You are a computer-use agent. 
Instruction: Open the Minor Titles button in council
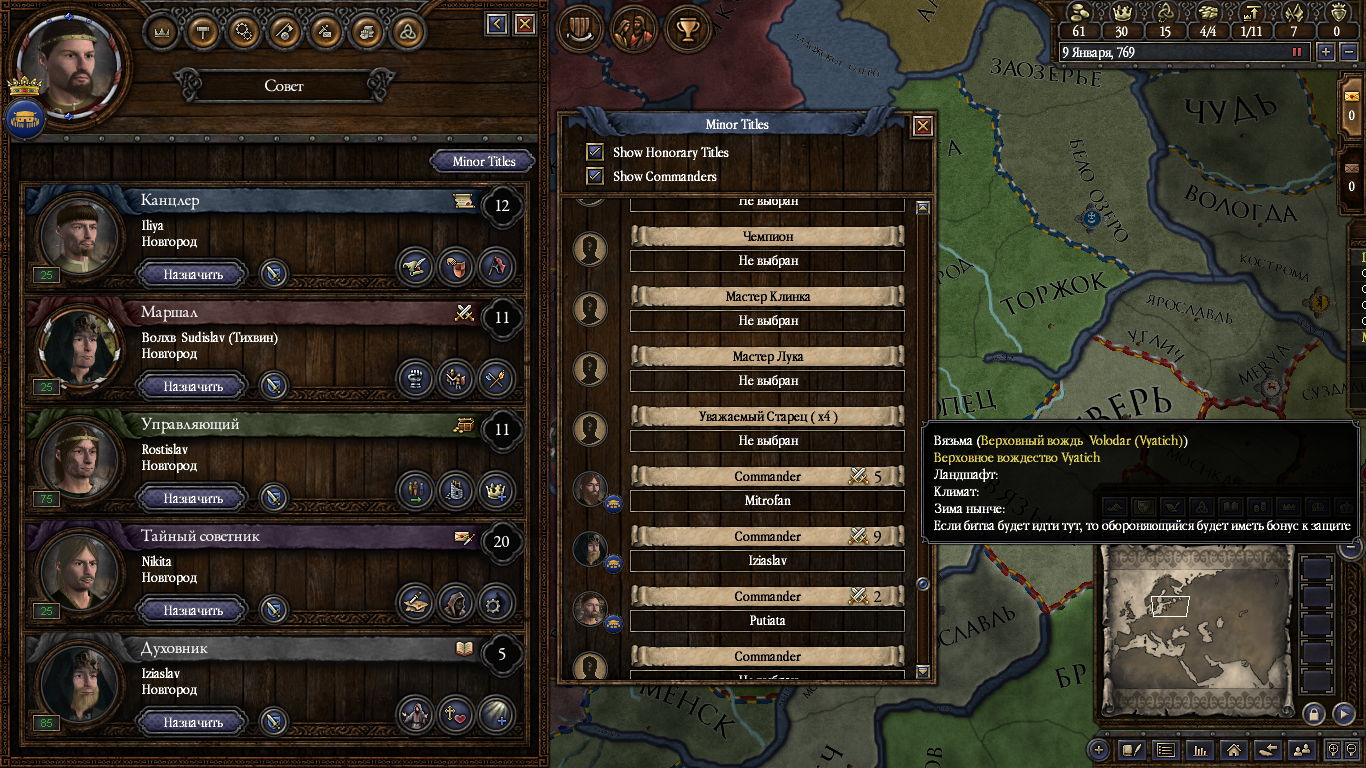[x=483, y=161]
